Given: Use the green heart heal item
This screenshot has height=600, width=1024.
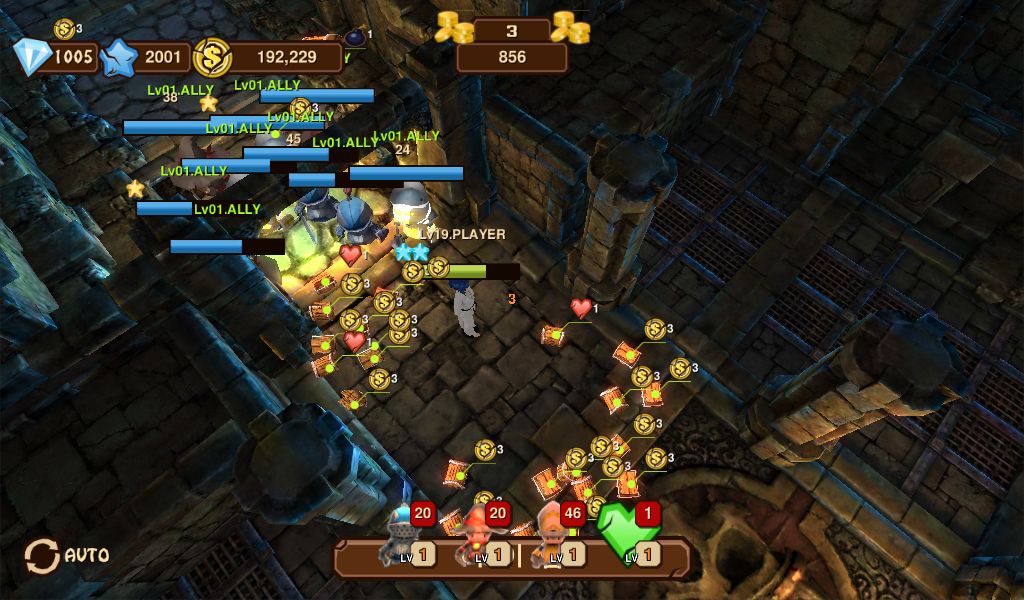Looking at the screenshot, I should (628, 535).
